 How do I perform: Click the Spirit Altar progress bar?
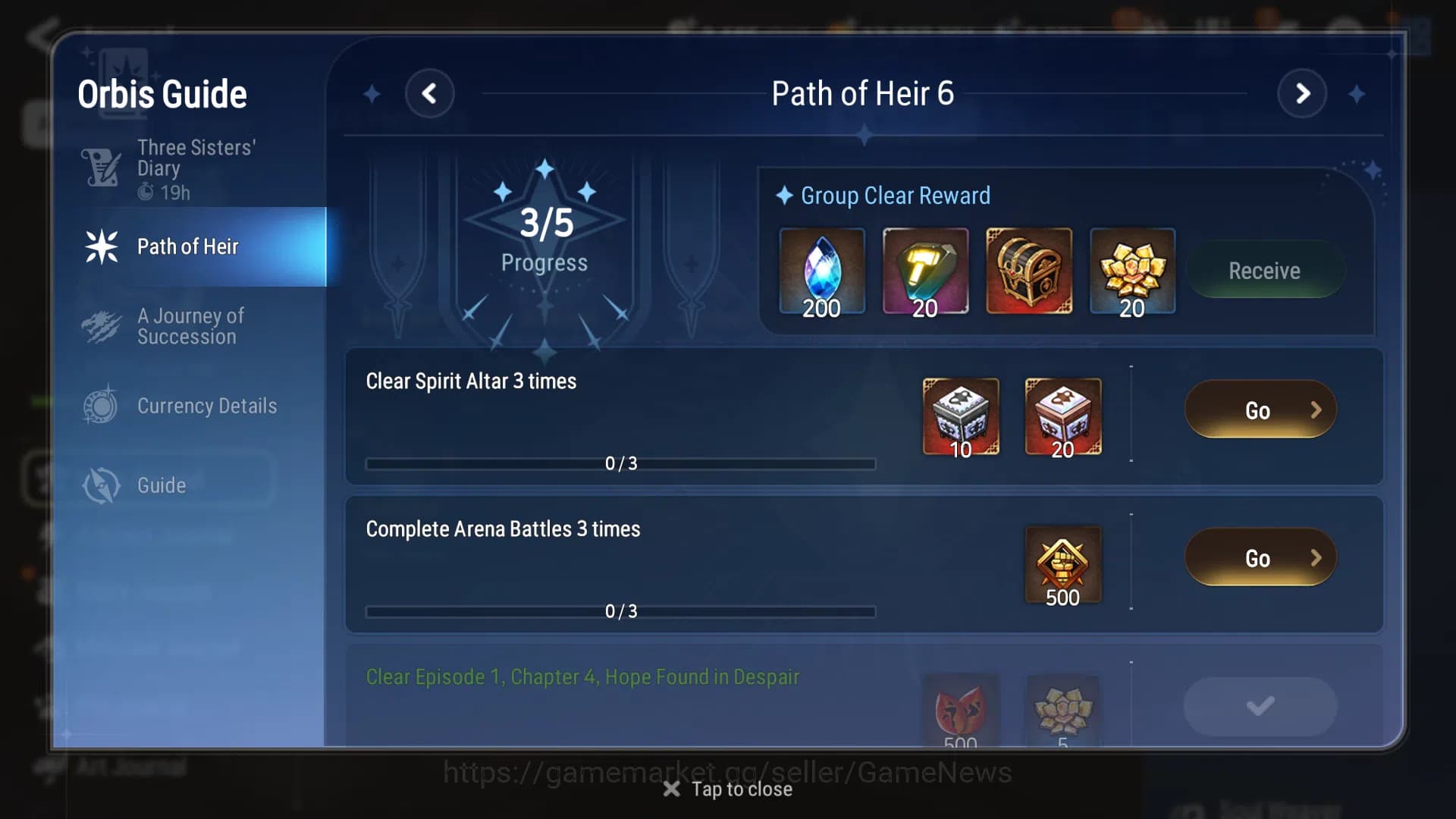tap(620, 463)
